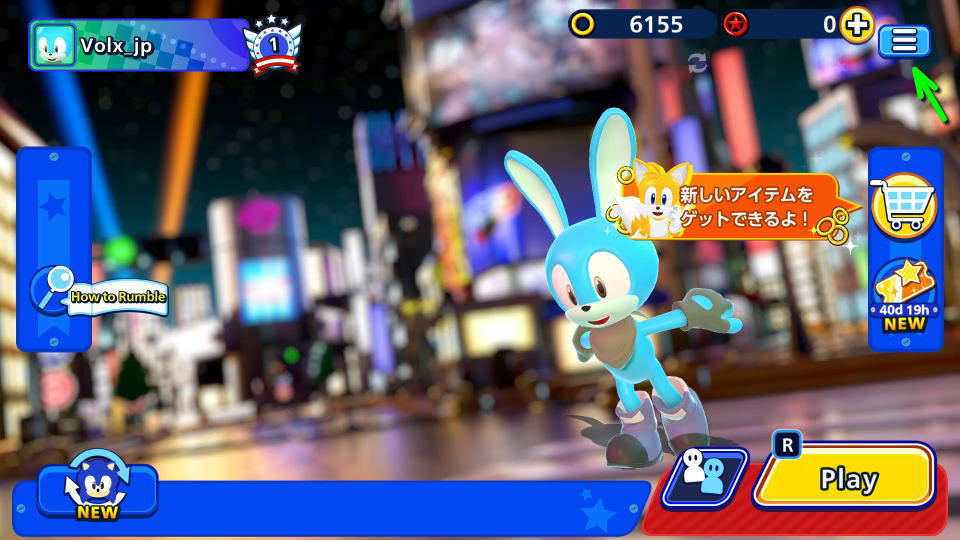Viewport: 960px width, 540px height.
Task: Start a match with Play
Action: pyautogui.click(x=846, y=478)
